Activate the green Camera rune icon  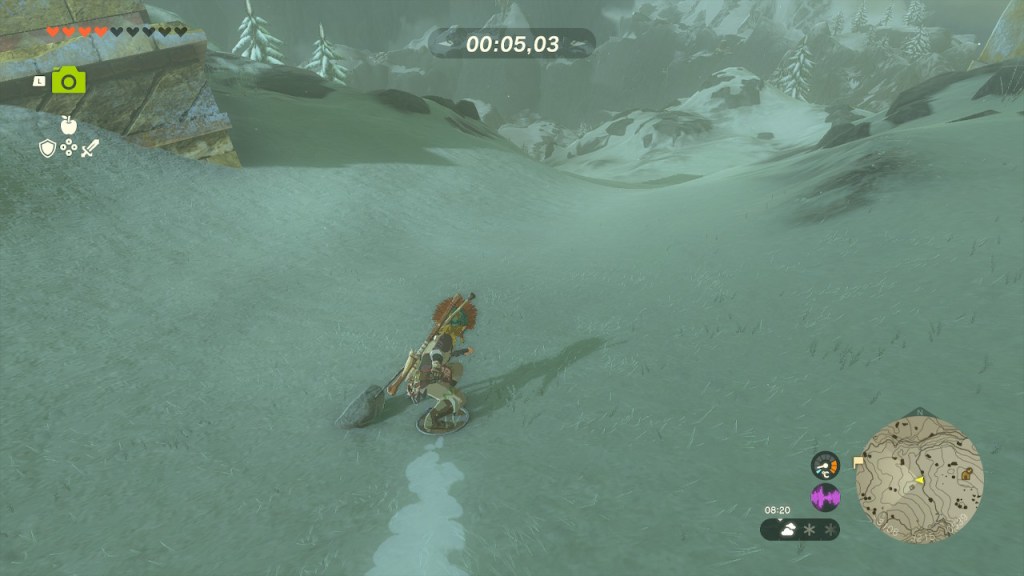click(69, 80)
